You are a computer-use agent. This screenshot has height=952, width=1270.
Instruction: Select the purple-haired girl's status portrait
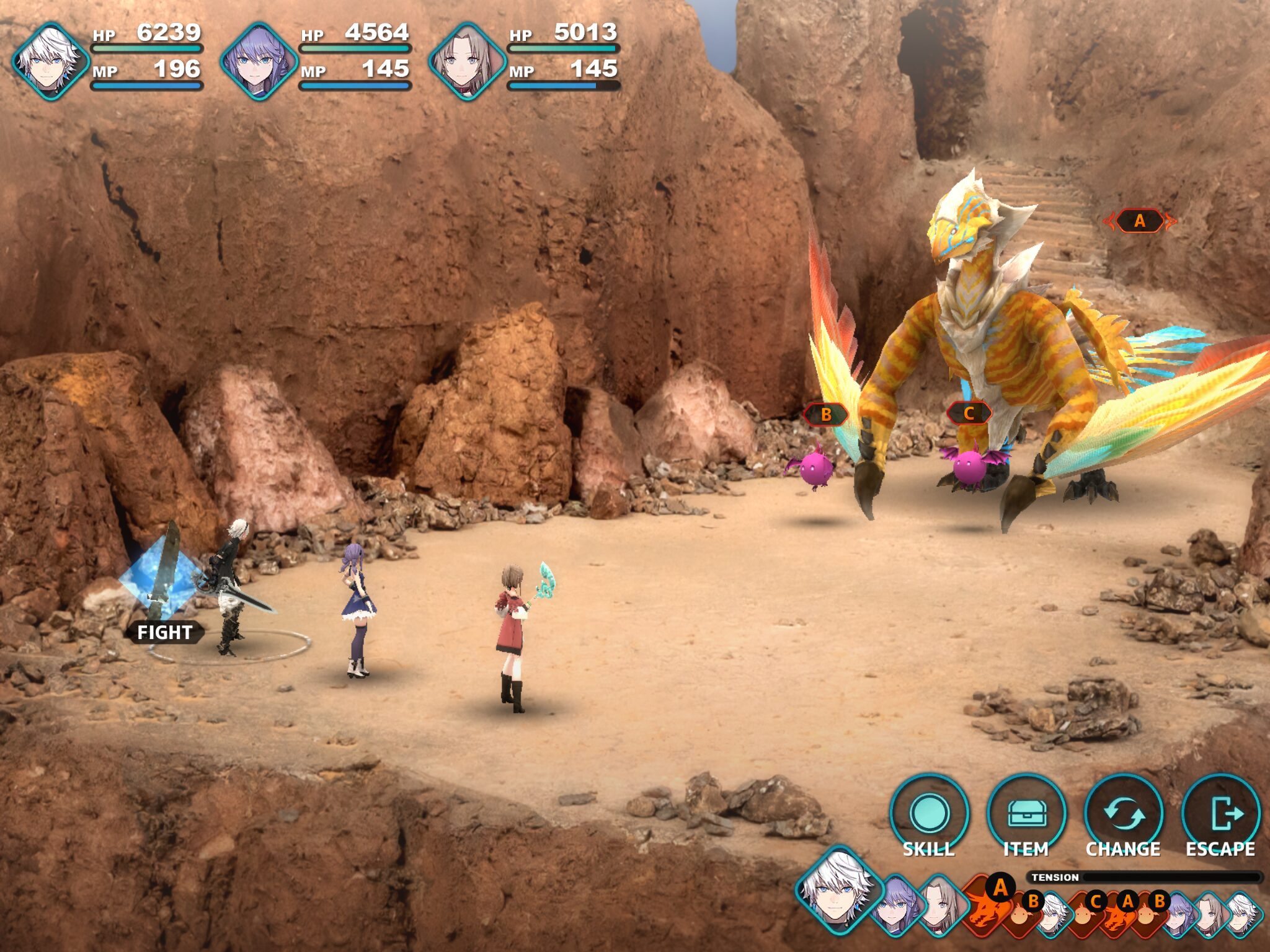coord(259,61)
